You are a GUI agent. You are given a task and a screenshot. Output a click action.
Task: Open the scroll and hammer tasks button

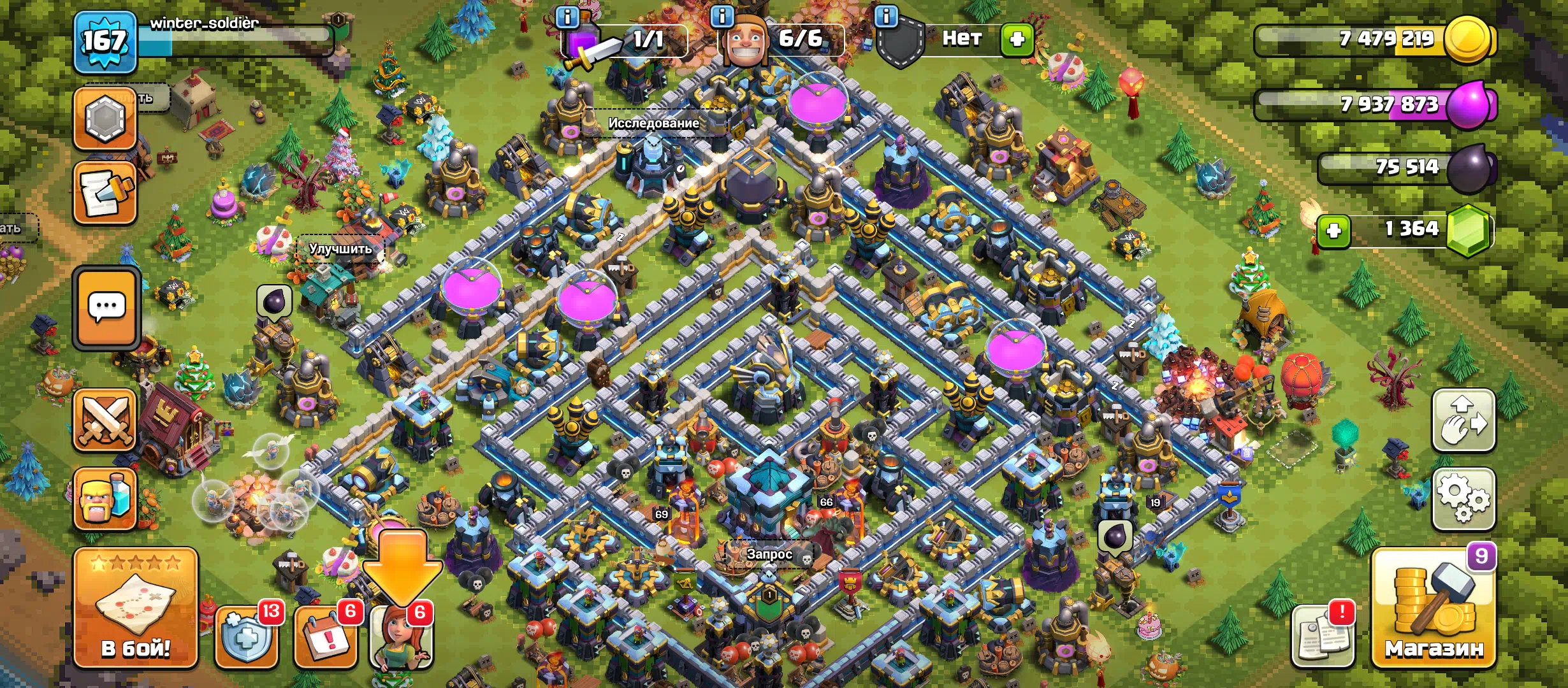[x=105, y=193]
